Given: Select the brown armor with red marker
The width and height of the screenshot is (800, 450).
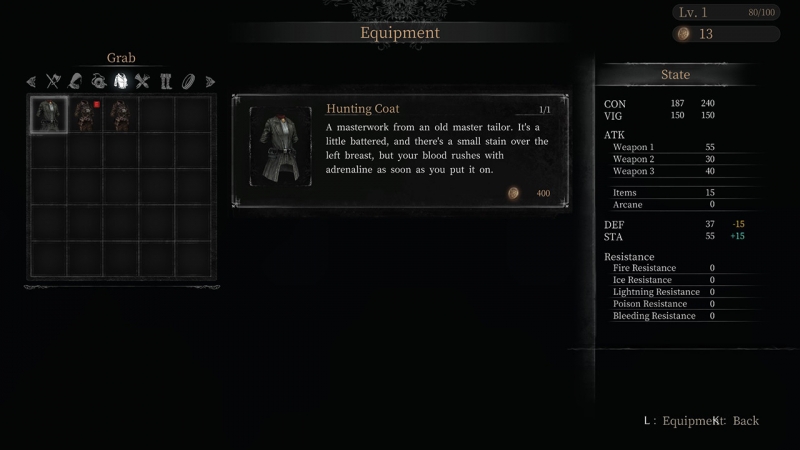Looking at the screenshot, I should (85, 114).
